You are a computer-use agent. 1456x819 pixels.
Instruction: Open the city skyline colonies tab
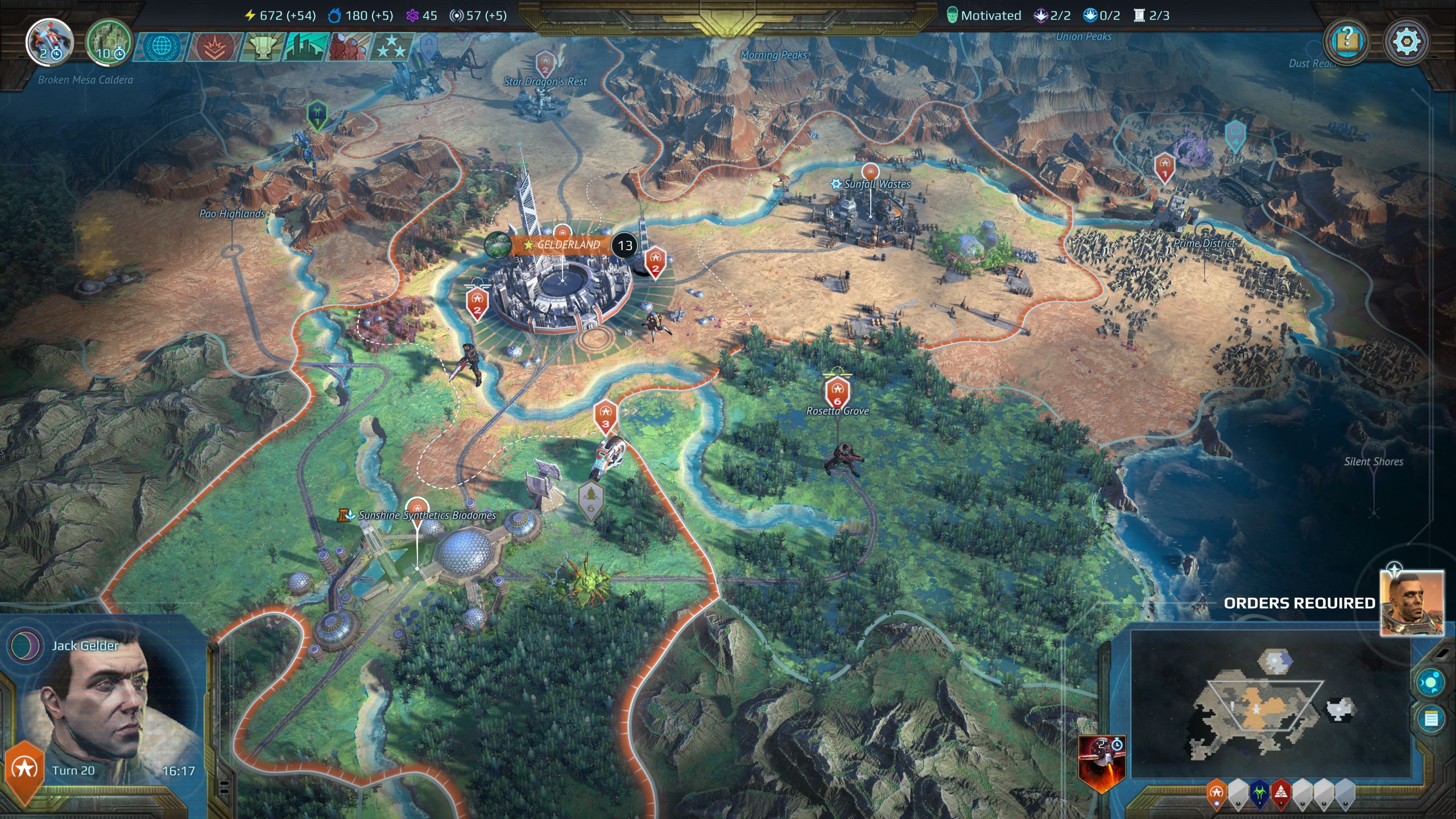306,47
